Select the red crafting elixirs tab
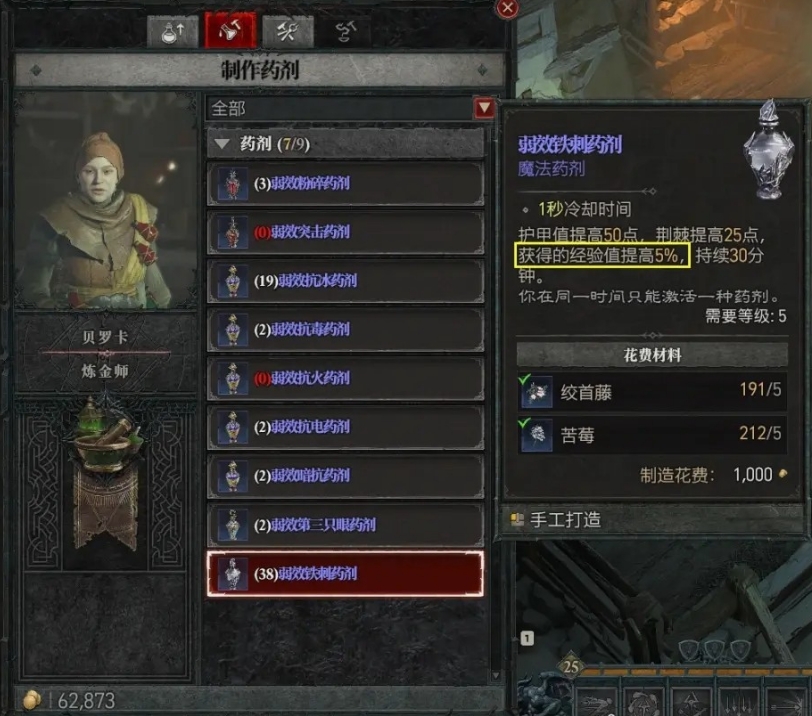Image resolution: width=812 pixels, height=716 pixels. pyautogui.click(x=230, y=31)
